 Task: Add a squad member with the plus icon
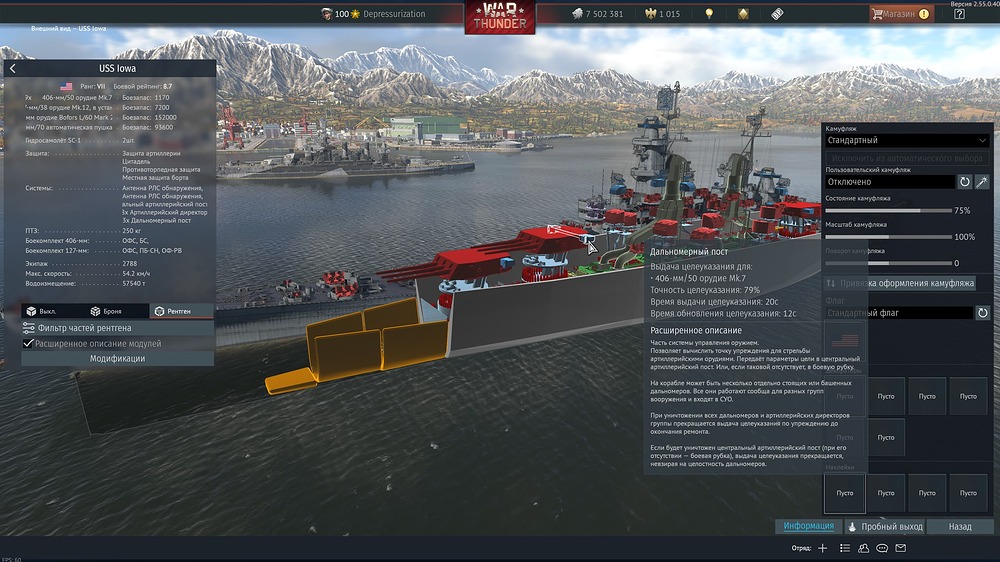point(823,548)
